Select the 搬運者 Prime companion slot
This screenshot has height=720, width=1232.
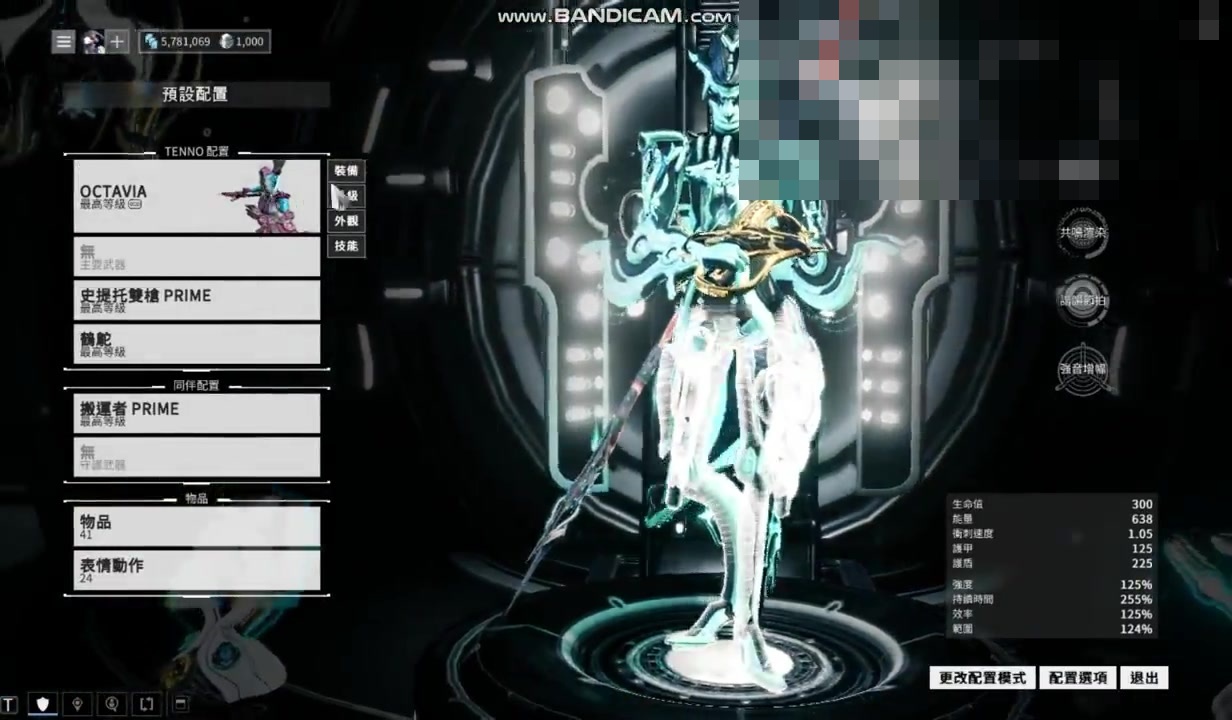(196, 413)
